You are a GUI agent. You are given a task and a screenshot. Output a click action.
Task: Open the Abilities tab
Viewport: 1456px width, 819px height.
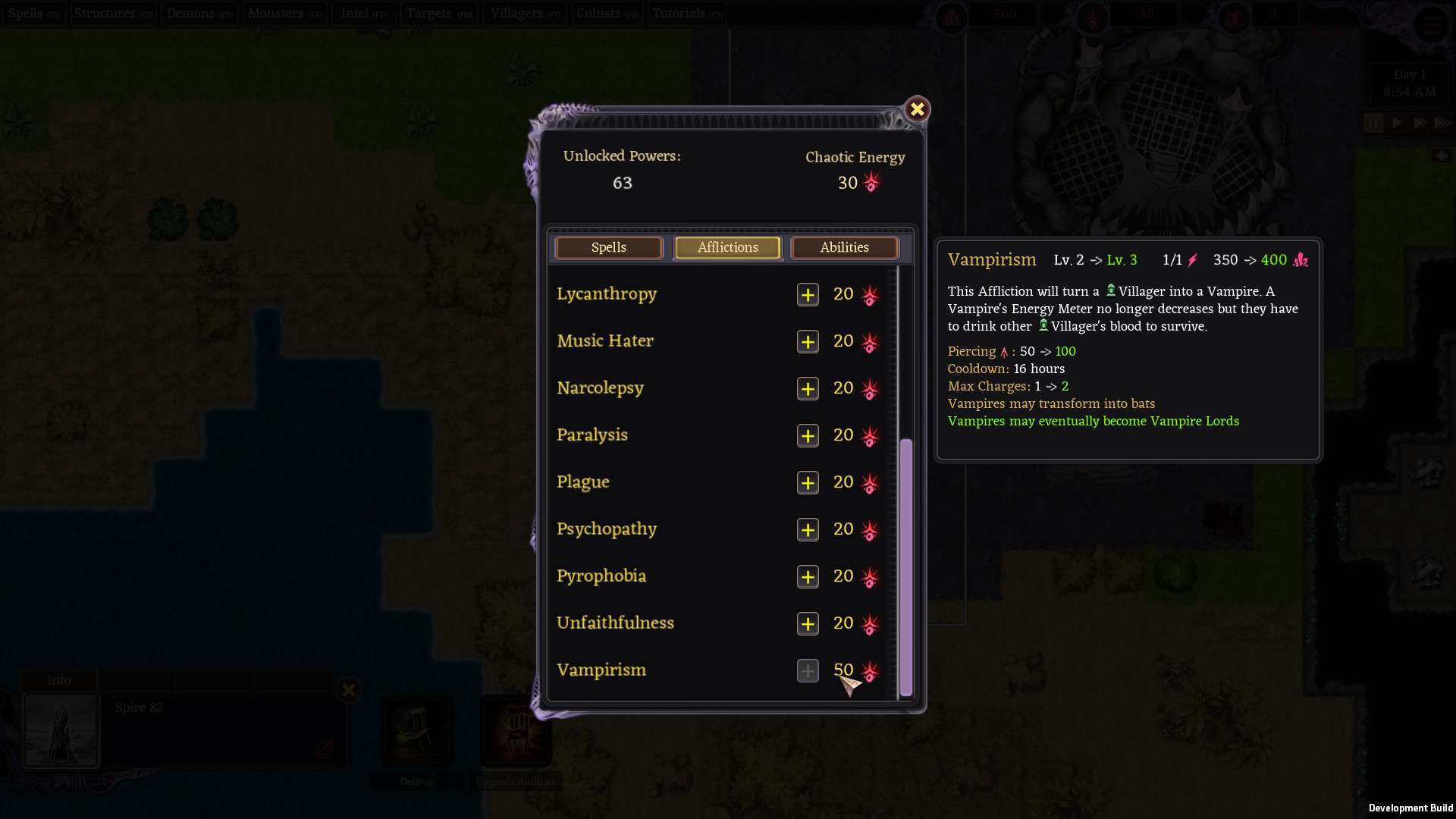pos(844,248)
